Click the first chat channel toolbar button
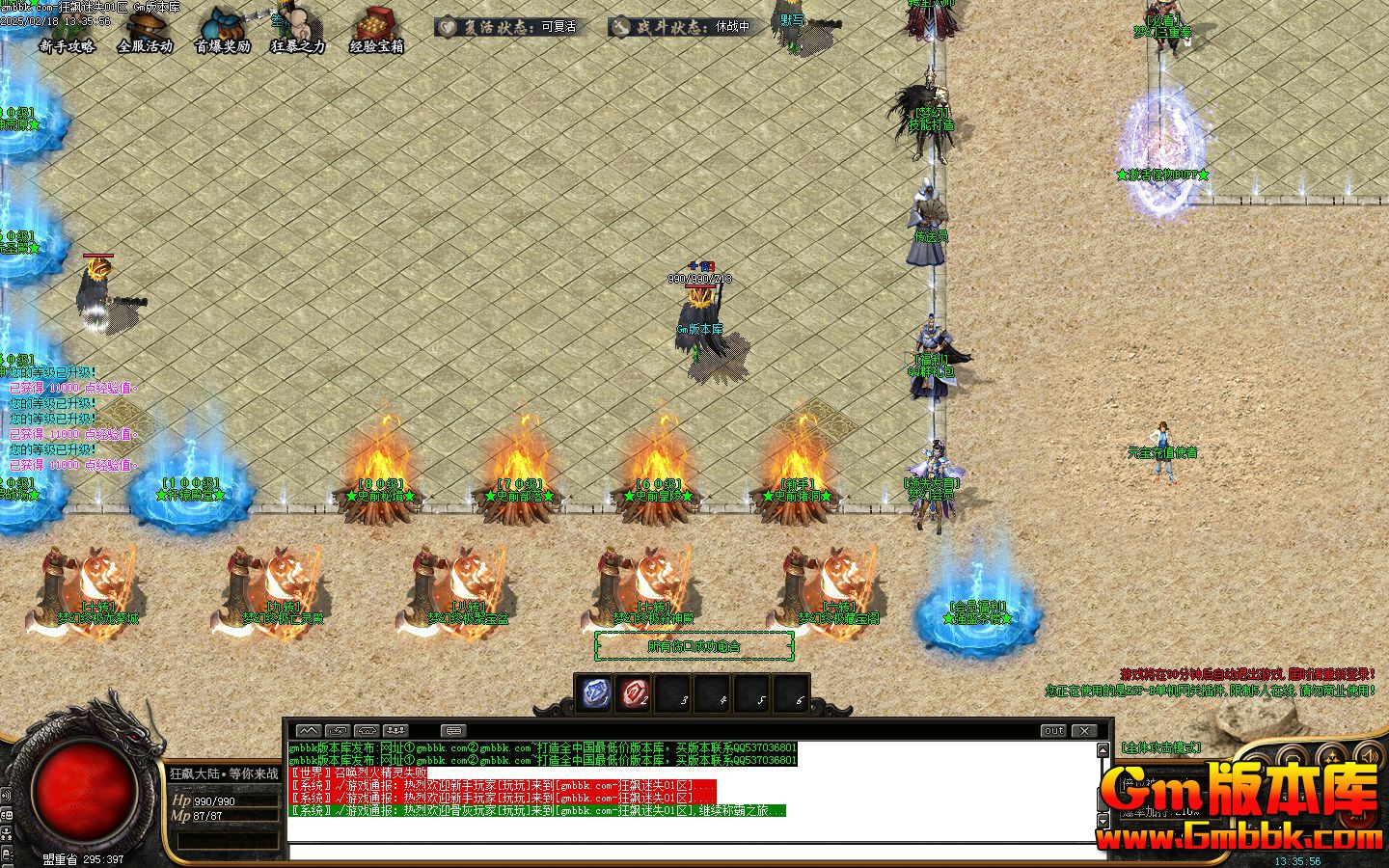Image resolution: width=1389 pixels, height=868 pixels. click(308, 731)
